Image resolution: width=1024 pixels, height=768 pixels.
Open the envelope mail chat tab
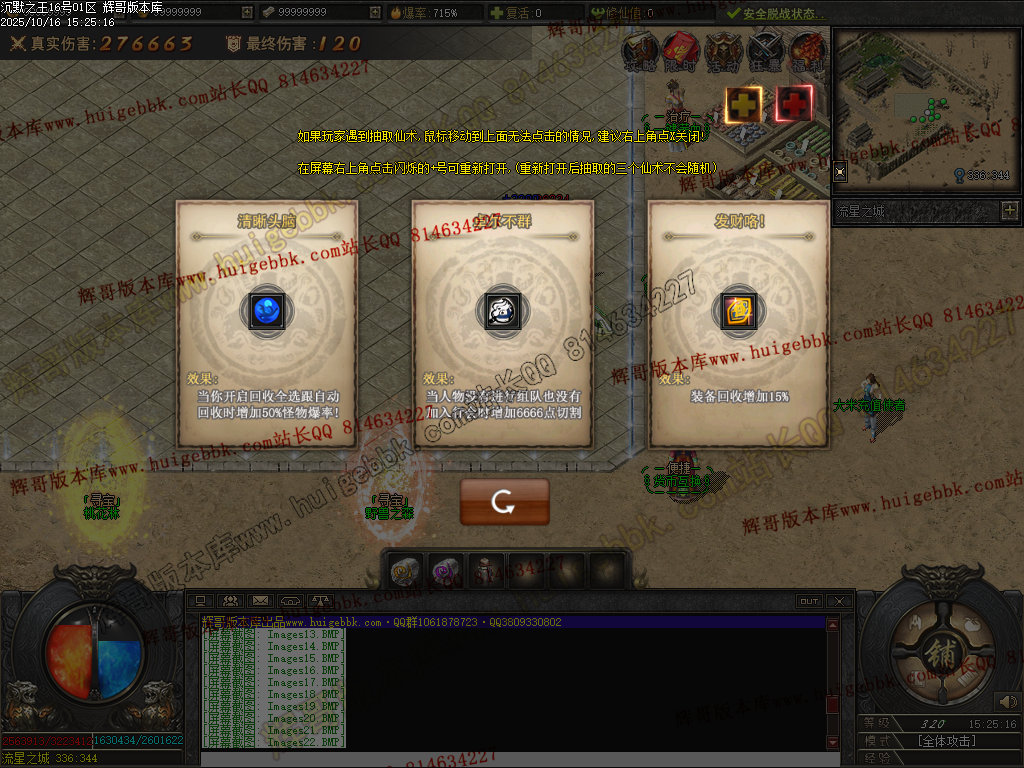260,601
